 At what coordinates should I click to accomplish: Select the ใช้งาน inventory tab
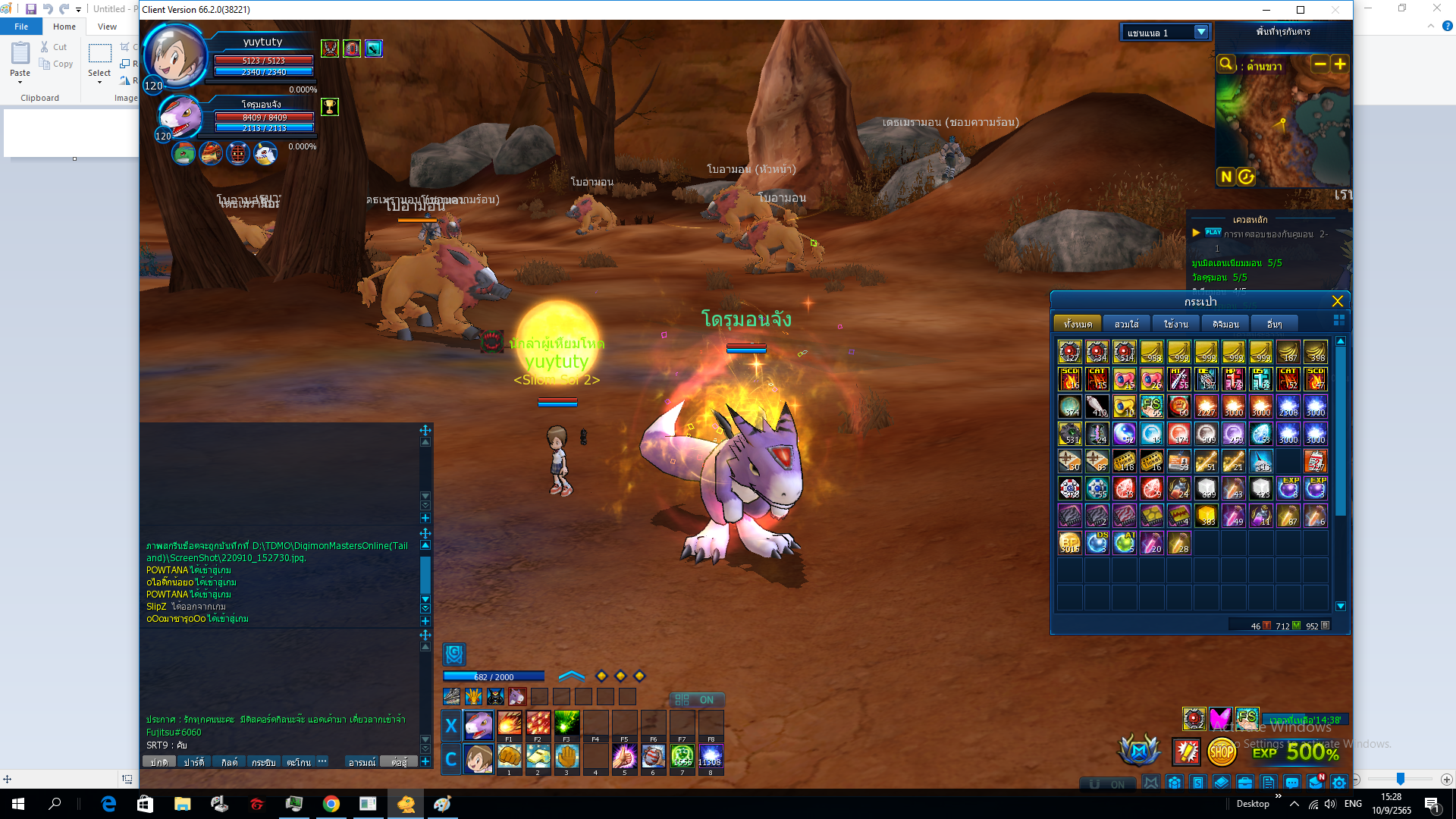tap(1175, 324)
